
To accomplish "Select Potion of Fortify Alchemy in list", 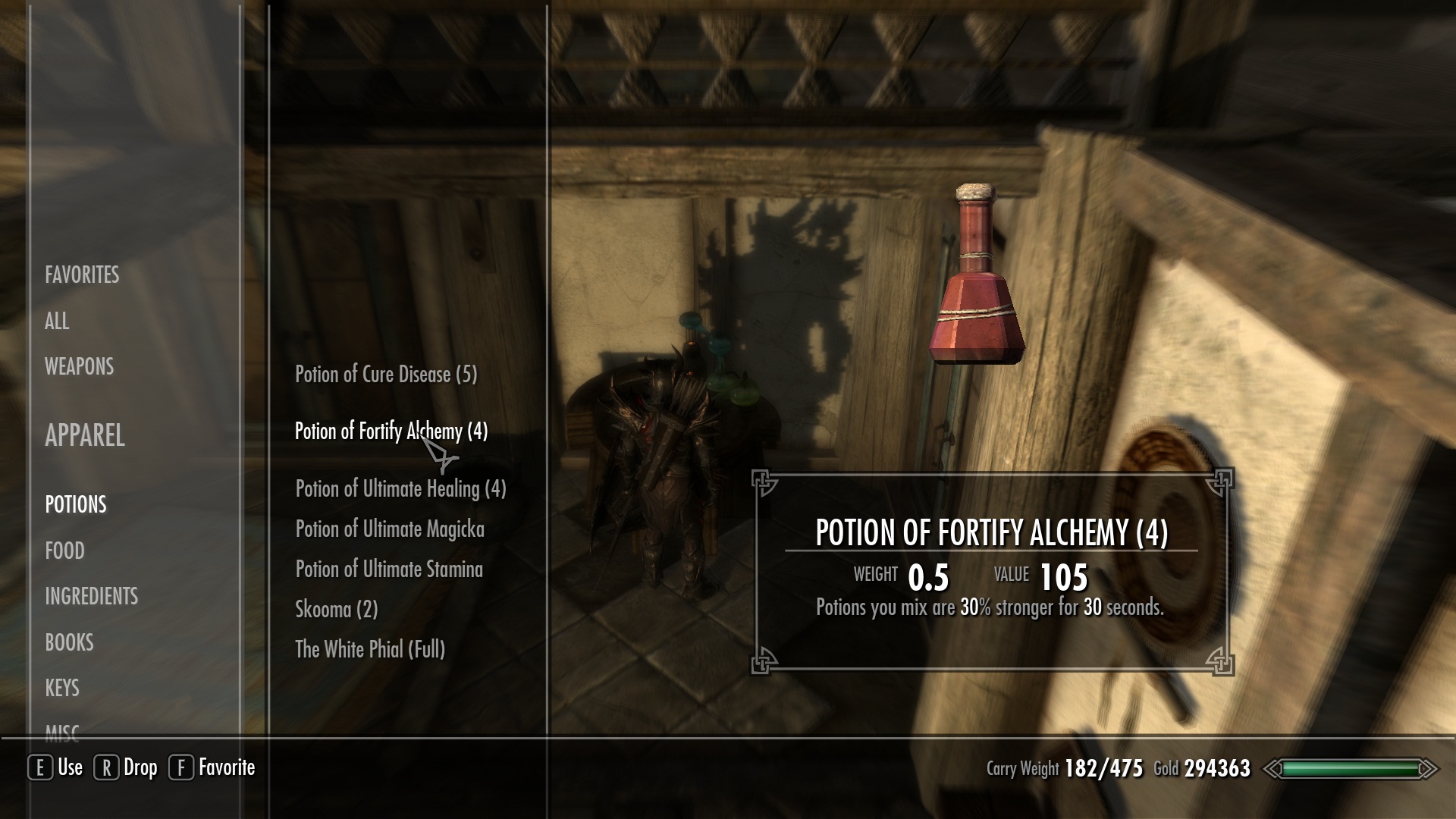I will coord(391,431).
